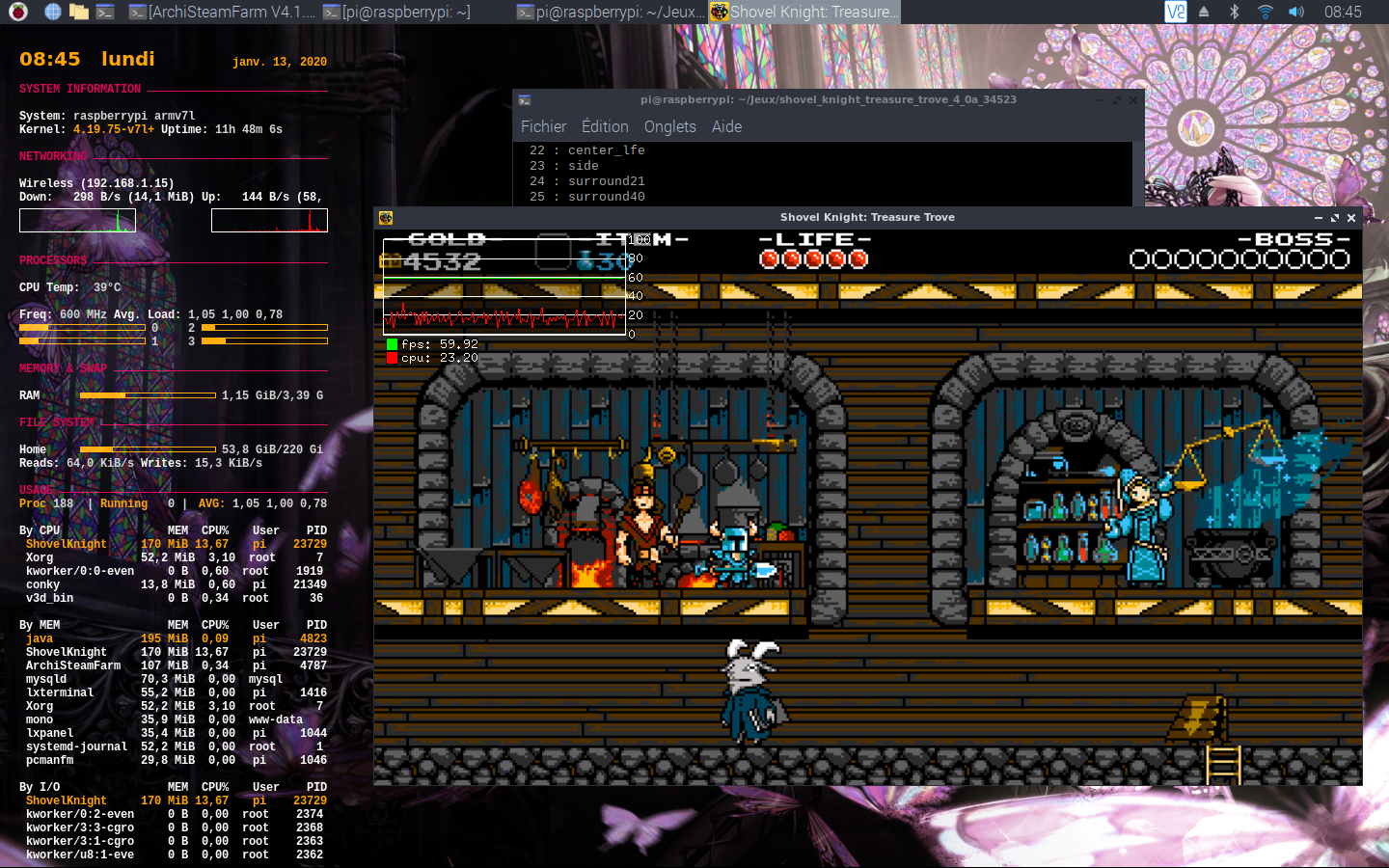The image size is (1389, 868).
Task: Close the Shovel Knight: Treasure Trove window
Action: click(x=1351, y=218)
